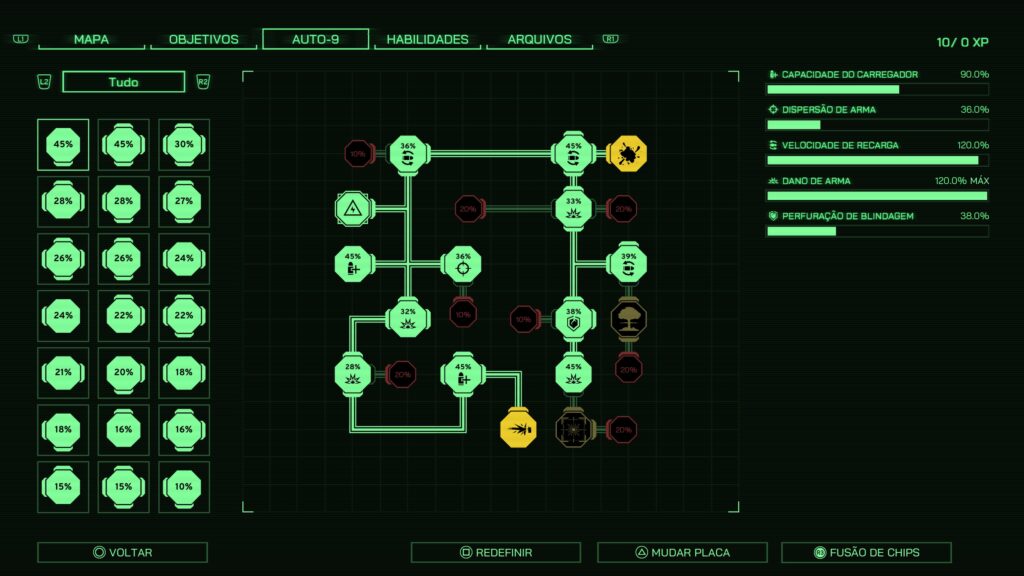
Task: Select the MUDAR PLACA button
Action: (x=682, y=552)
